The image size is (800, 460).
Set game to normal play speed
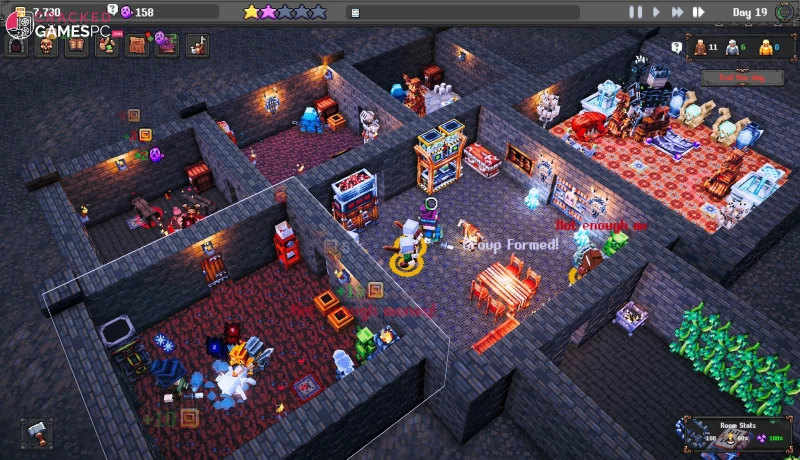coord(656,12)
